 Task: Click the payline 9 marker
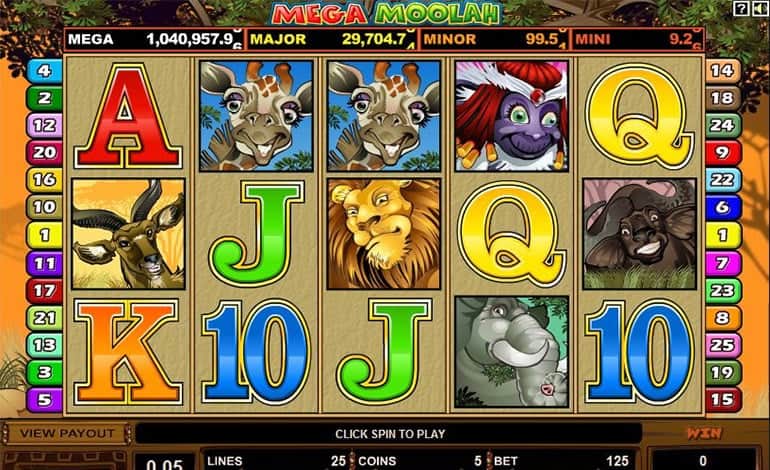[x=724, y=153]
